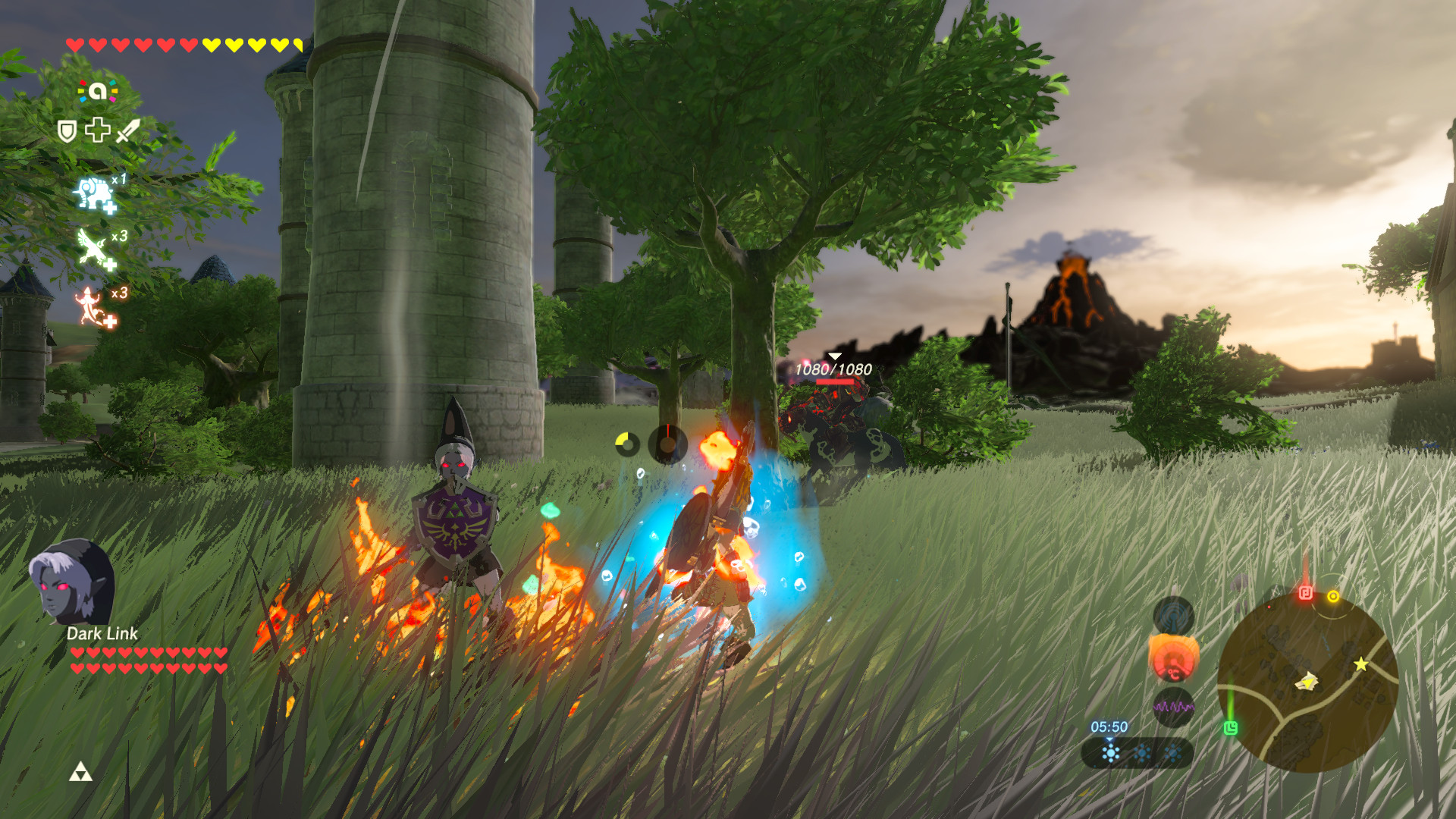The width and height of the screenshot is (1456, 819).
Task: Click the yellow star map marker
Action: (x=1361, y=664)
